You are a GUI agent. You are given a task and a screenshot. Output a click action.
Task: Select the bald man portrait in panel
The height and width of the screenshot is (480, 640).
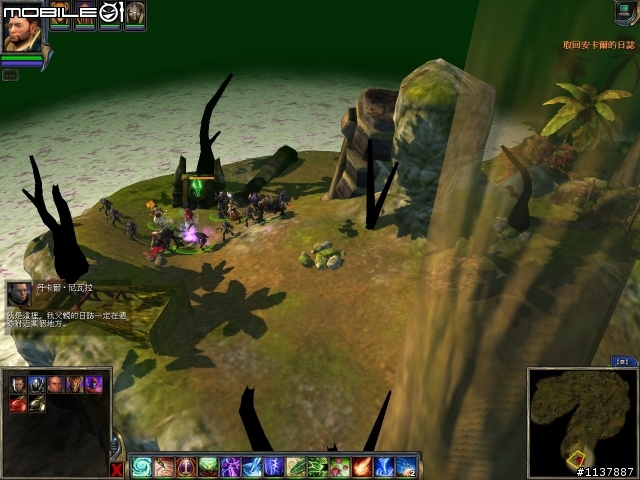point(56,384)
